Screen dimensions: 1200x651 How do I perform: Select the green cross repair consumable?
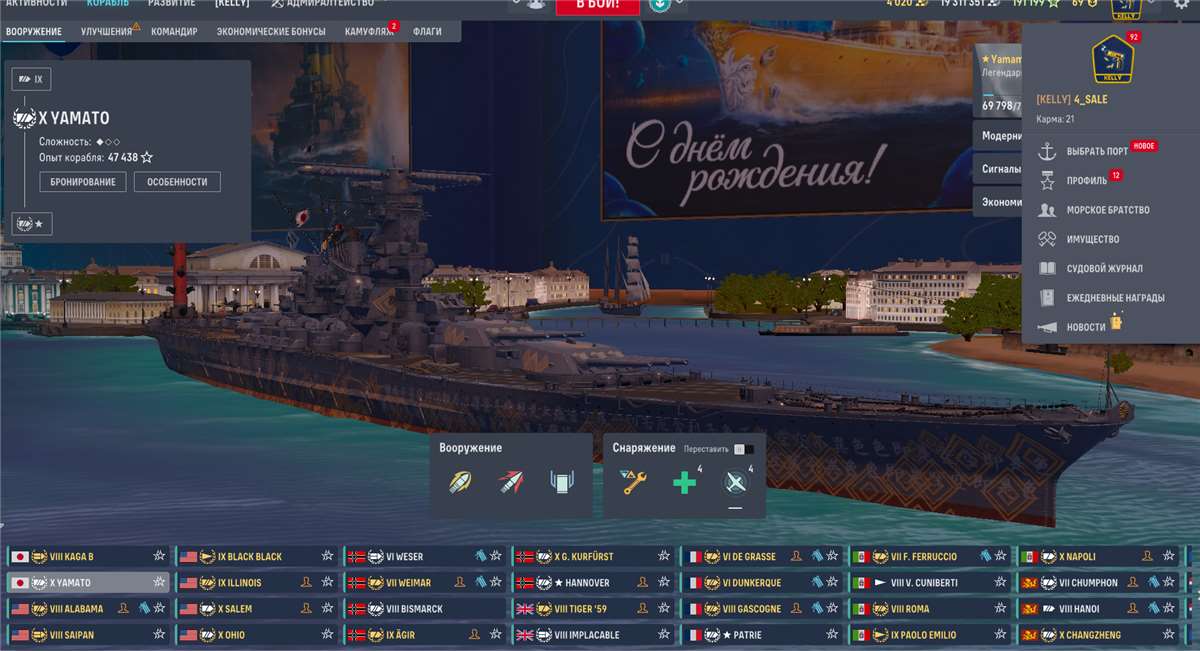685,484
